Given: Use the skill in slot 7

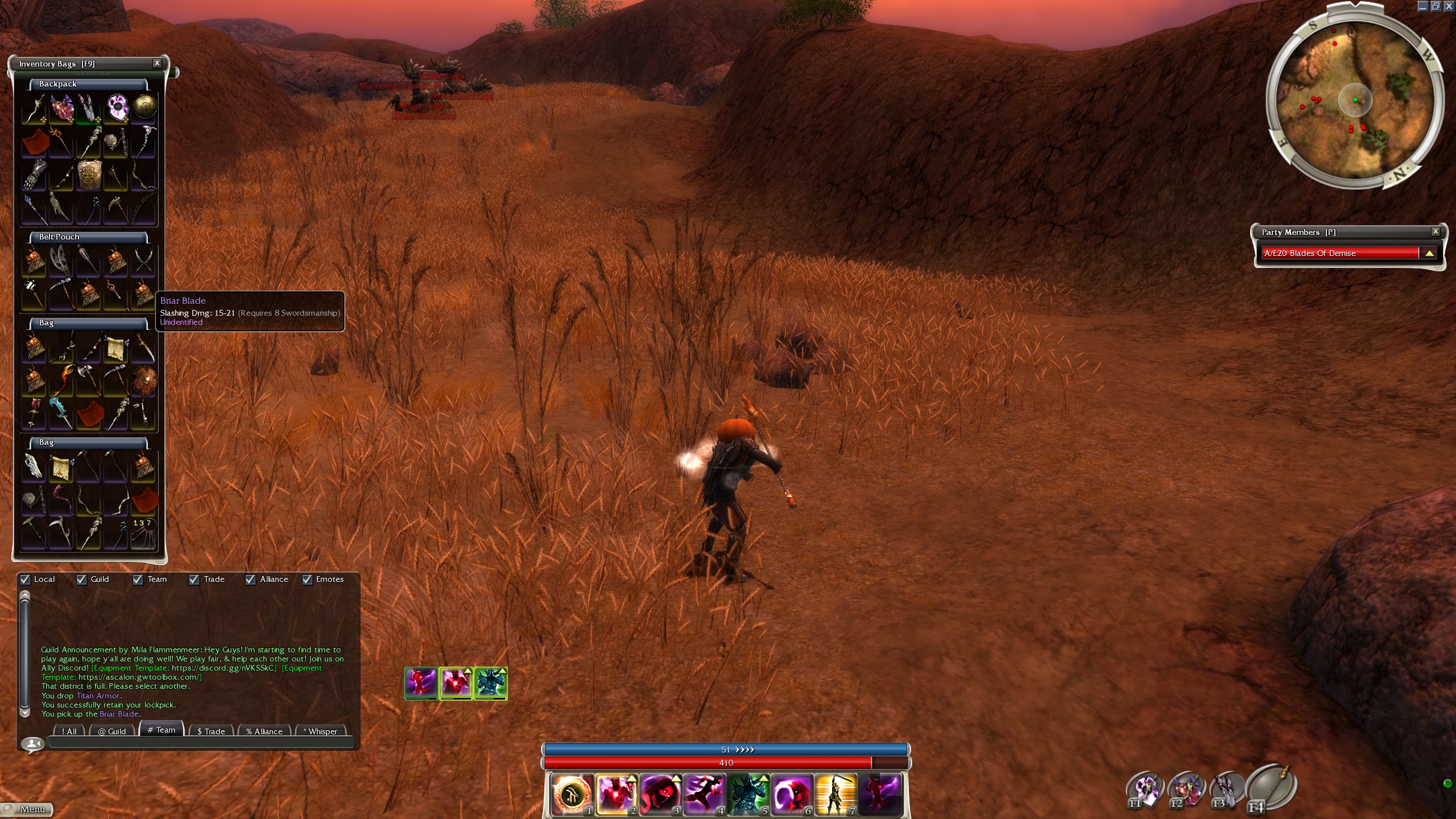Looking at the screenshot, I should tap(835, 794).
